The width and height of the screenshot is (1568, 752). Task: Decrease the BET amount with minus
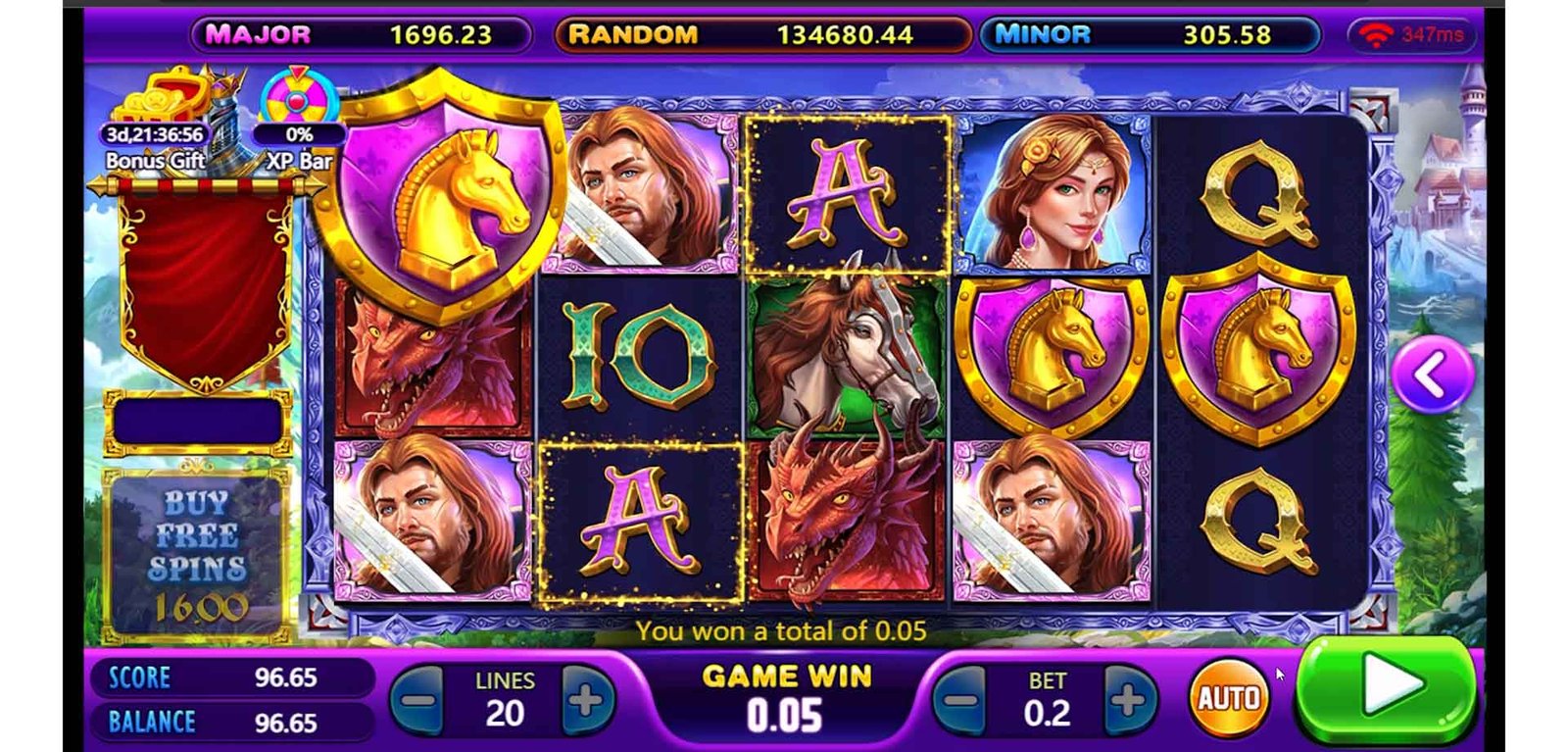coord(961,699)
